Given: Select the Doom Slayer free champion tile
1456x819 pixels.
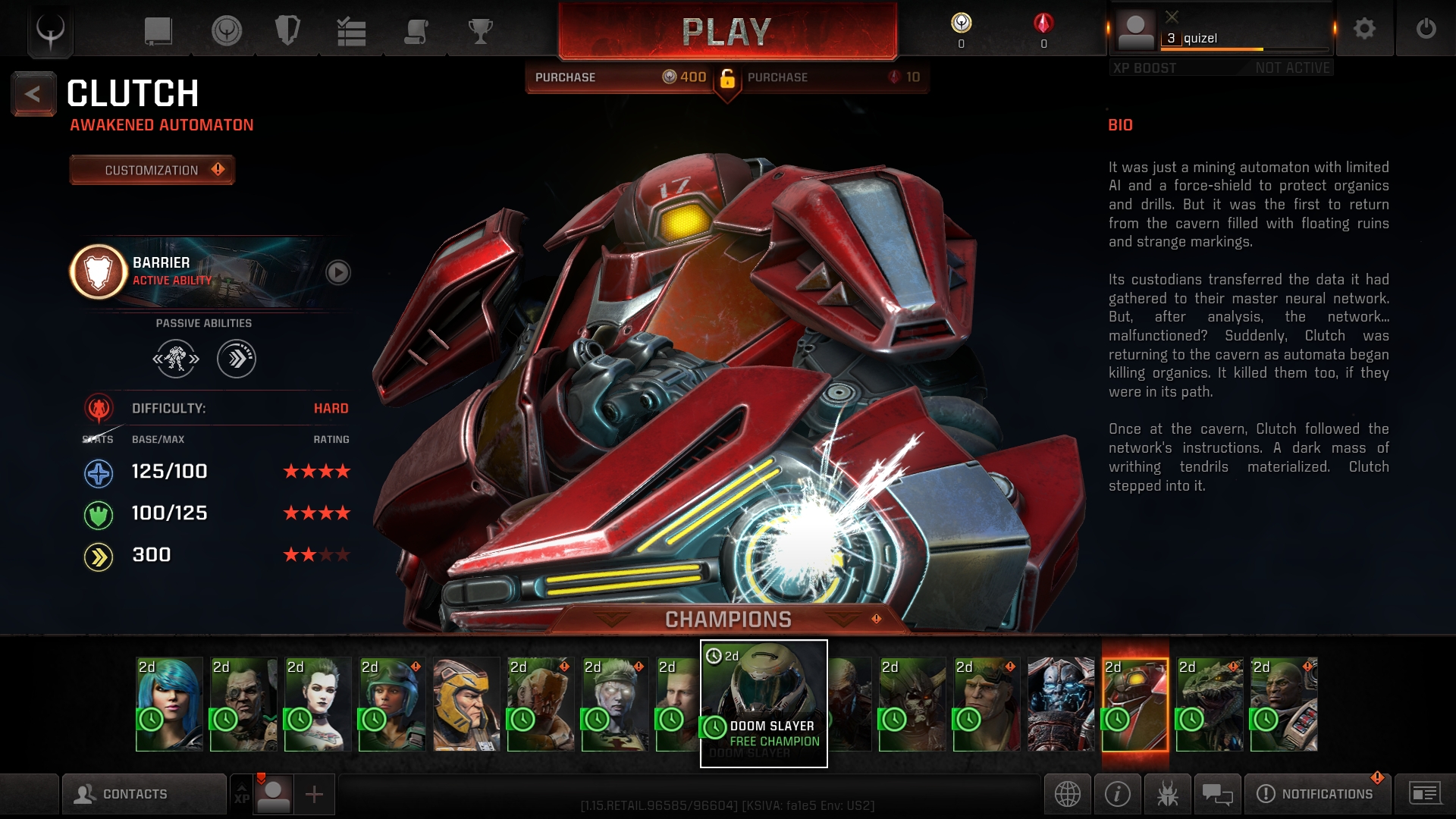Looking at the screenshot, I should [763, 703].
